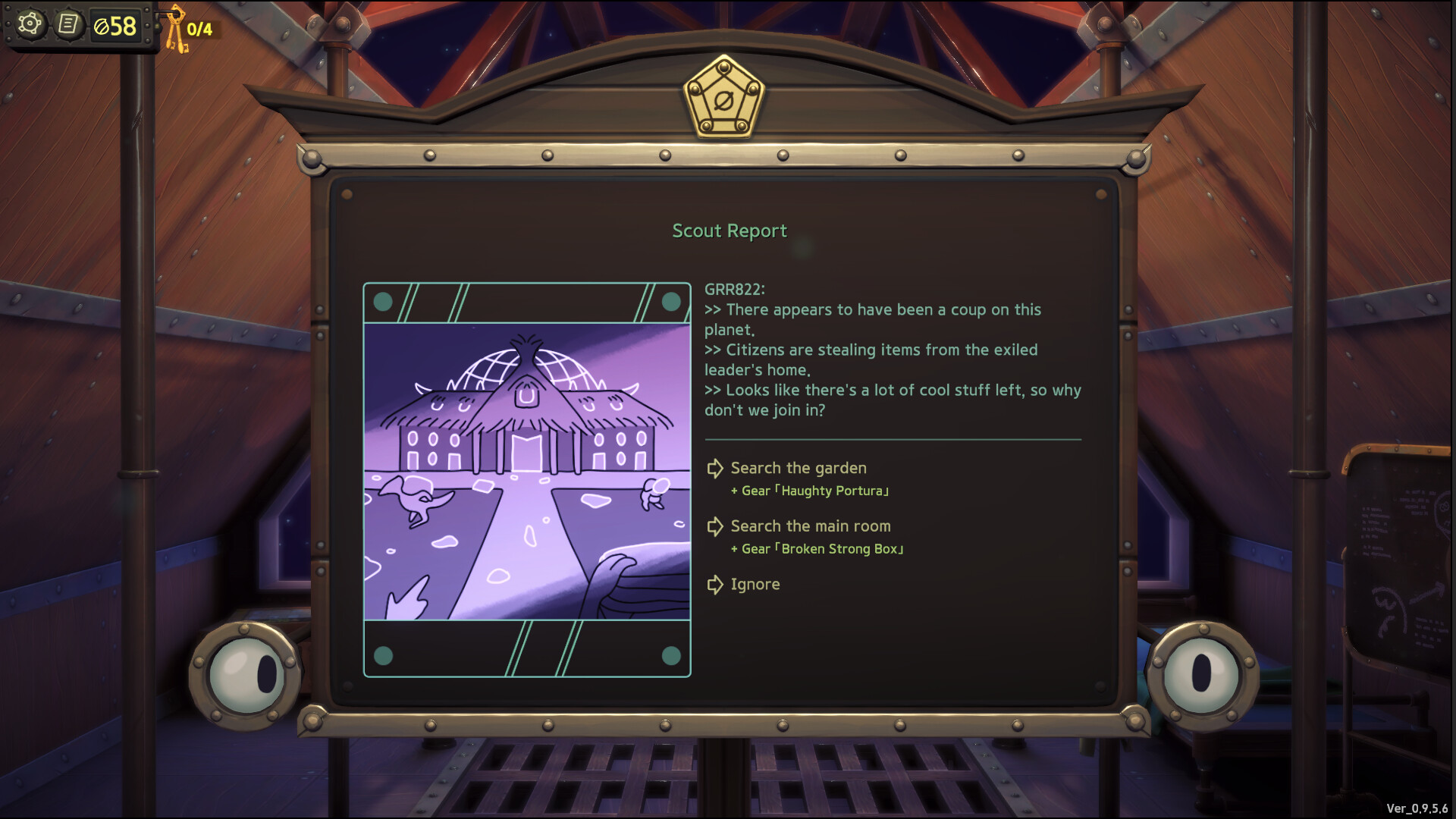
Task: Select the Search the main room option
Action: click(810, 526)
